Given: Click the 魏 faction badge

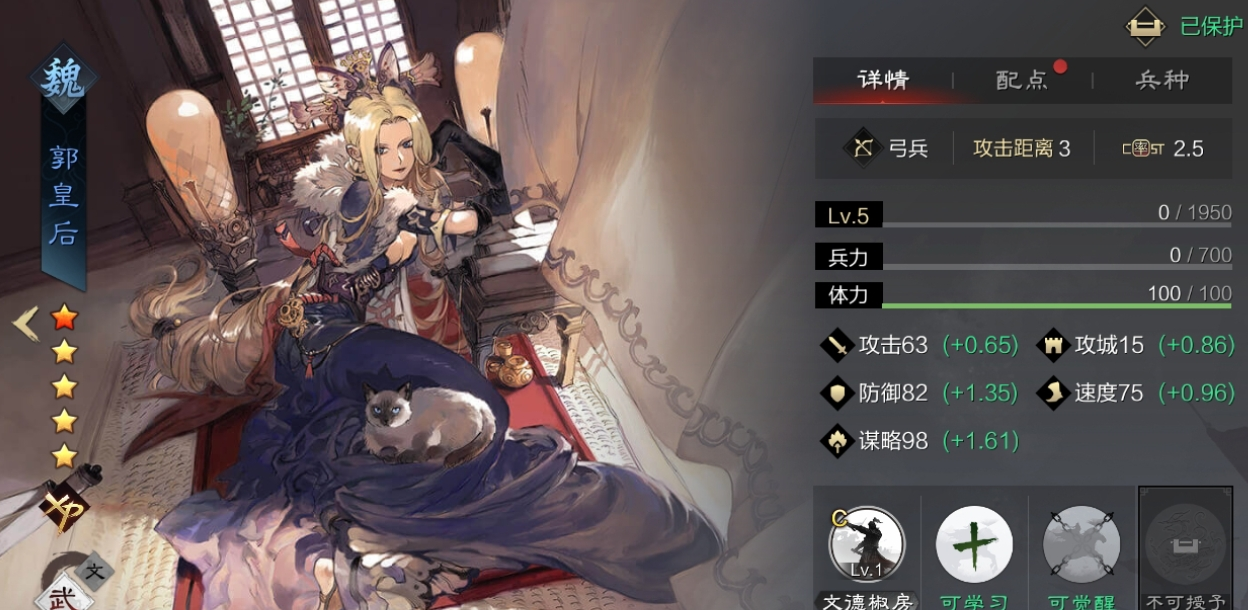Looking at the screenshot, I should 63,78.
